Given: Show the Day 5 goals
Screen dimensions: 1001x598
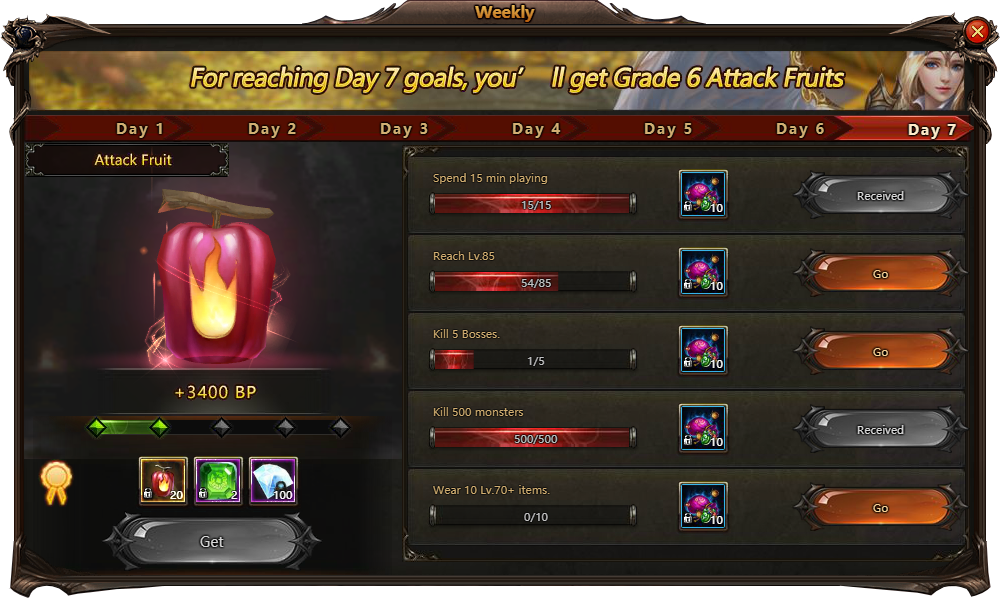Looking at the screenshot, I should click(668, 128).
